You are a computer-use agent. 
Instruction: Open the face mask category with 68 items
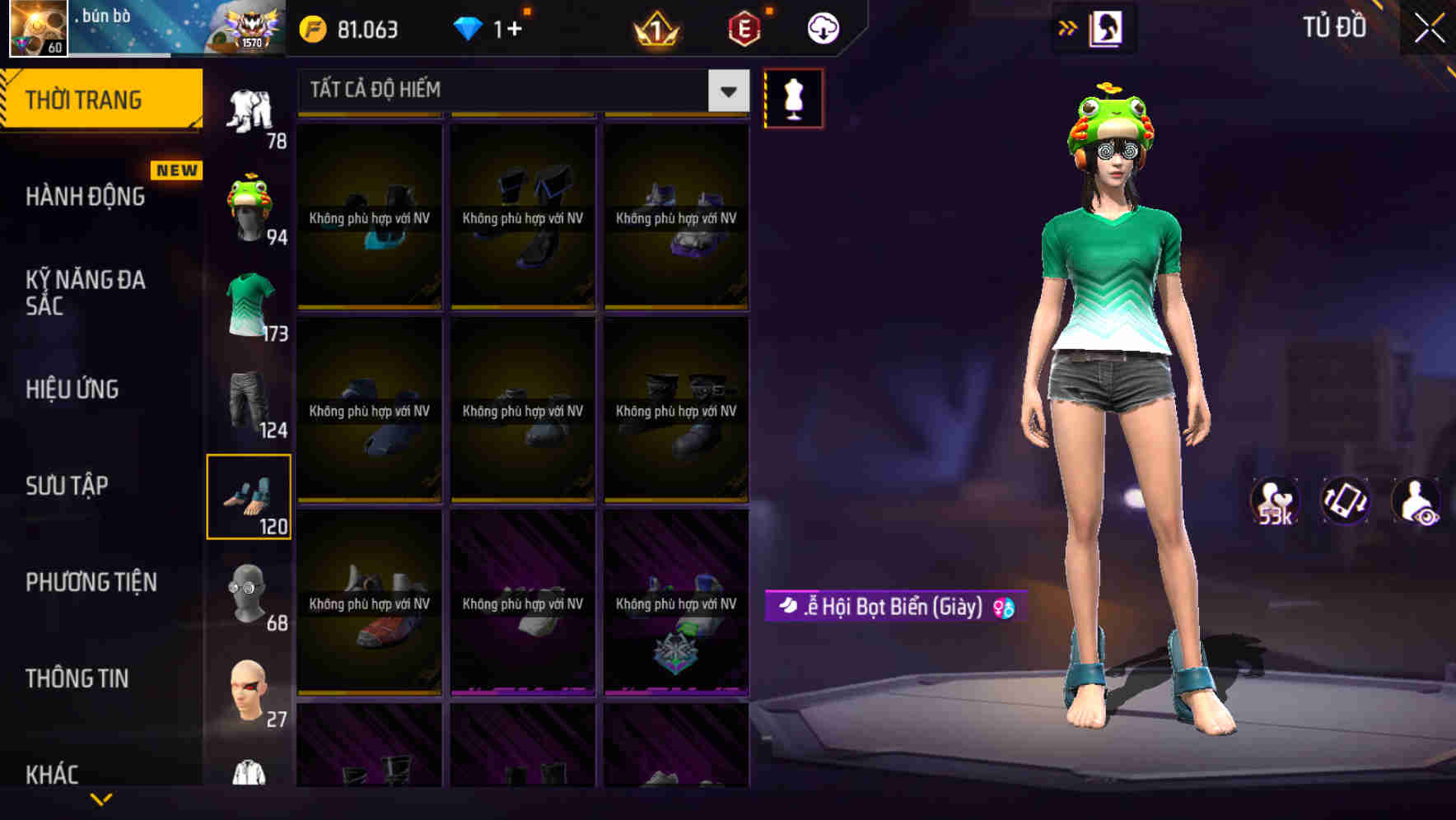250,593
